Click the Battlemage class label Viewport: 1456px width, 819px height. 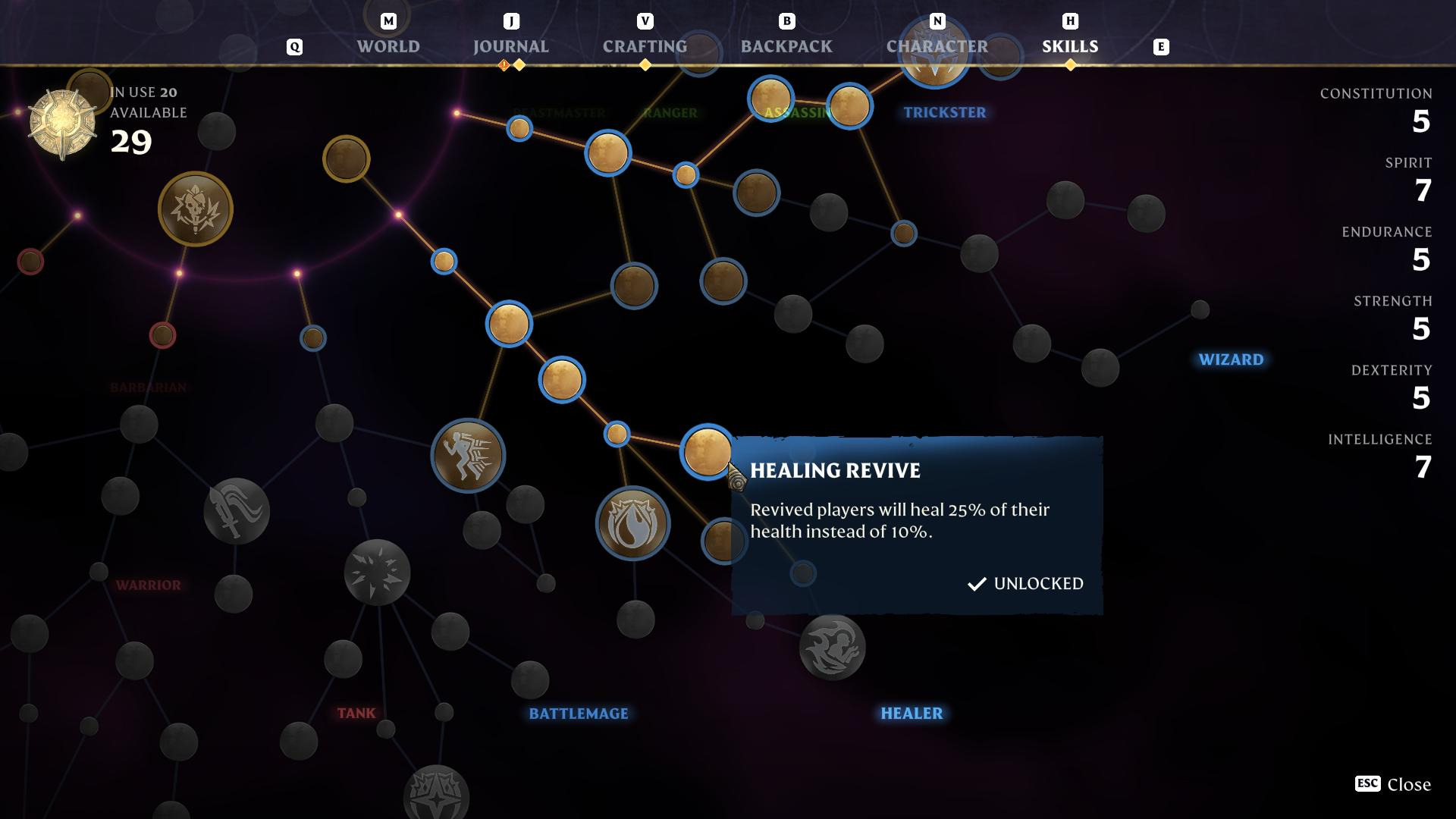pos(578,713)
